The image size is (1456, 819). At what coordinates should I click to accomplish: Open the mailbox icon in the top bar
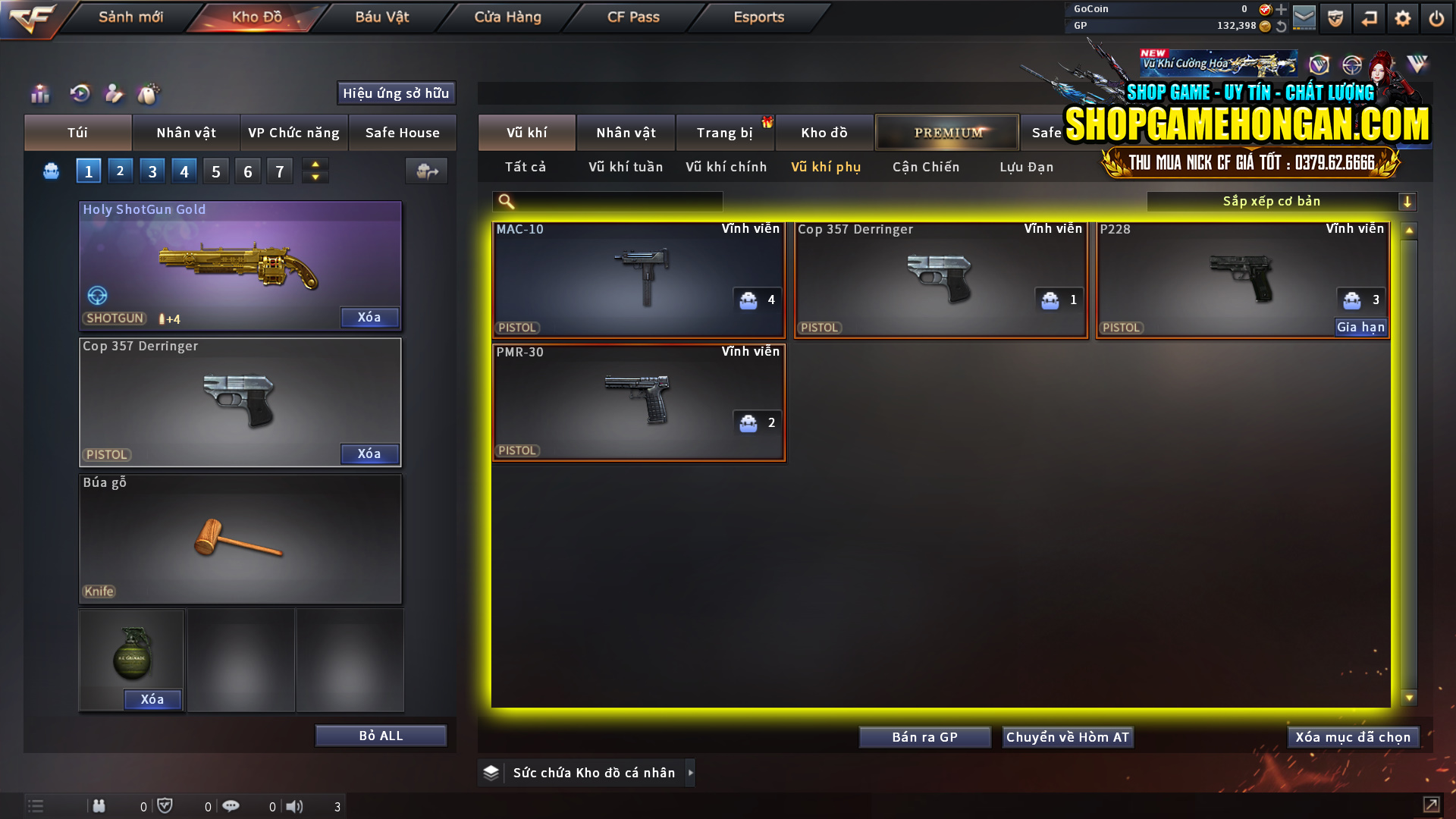[1304, 17]
